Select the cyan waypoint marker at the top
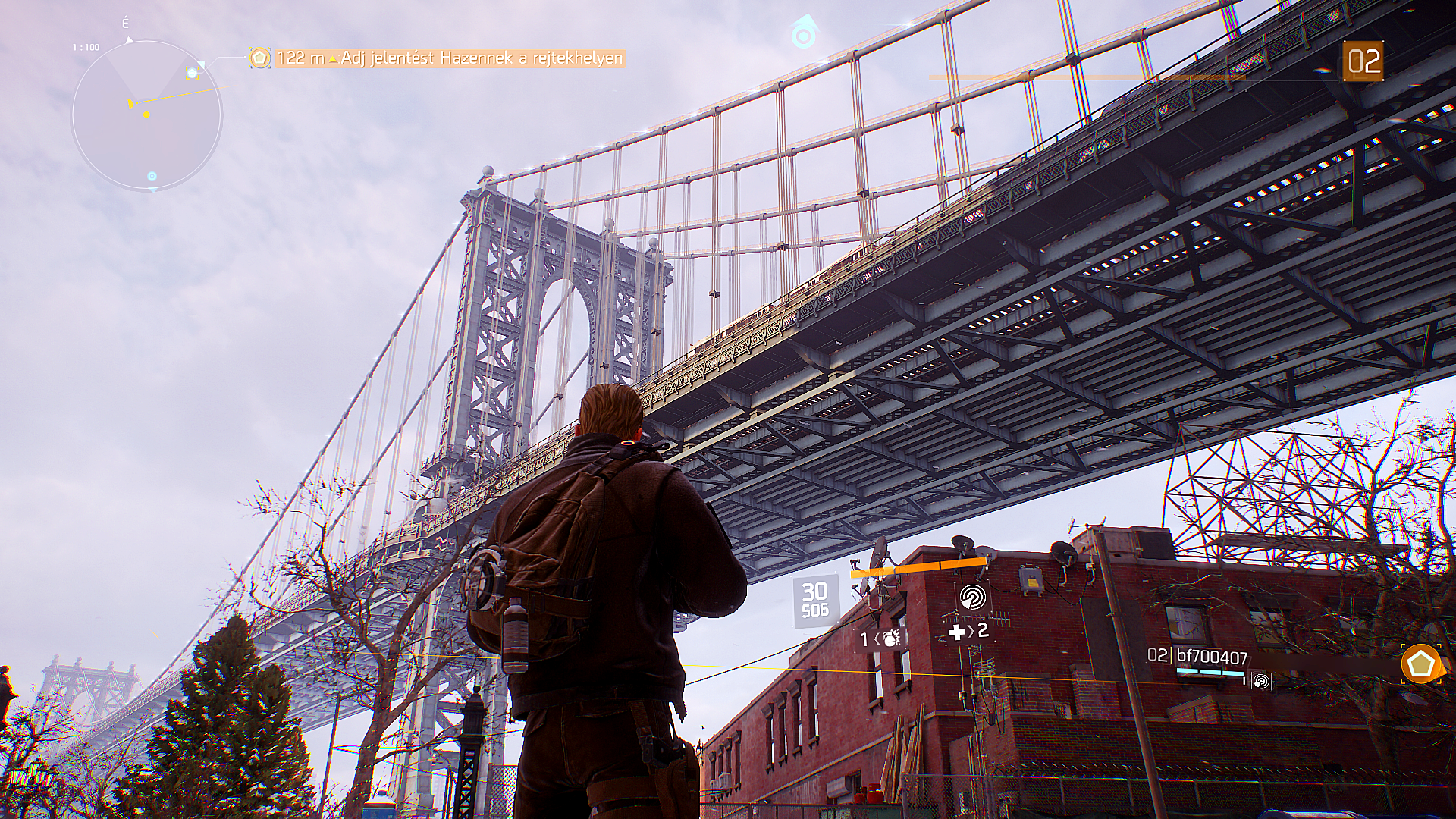 (x=801, y=33)
